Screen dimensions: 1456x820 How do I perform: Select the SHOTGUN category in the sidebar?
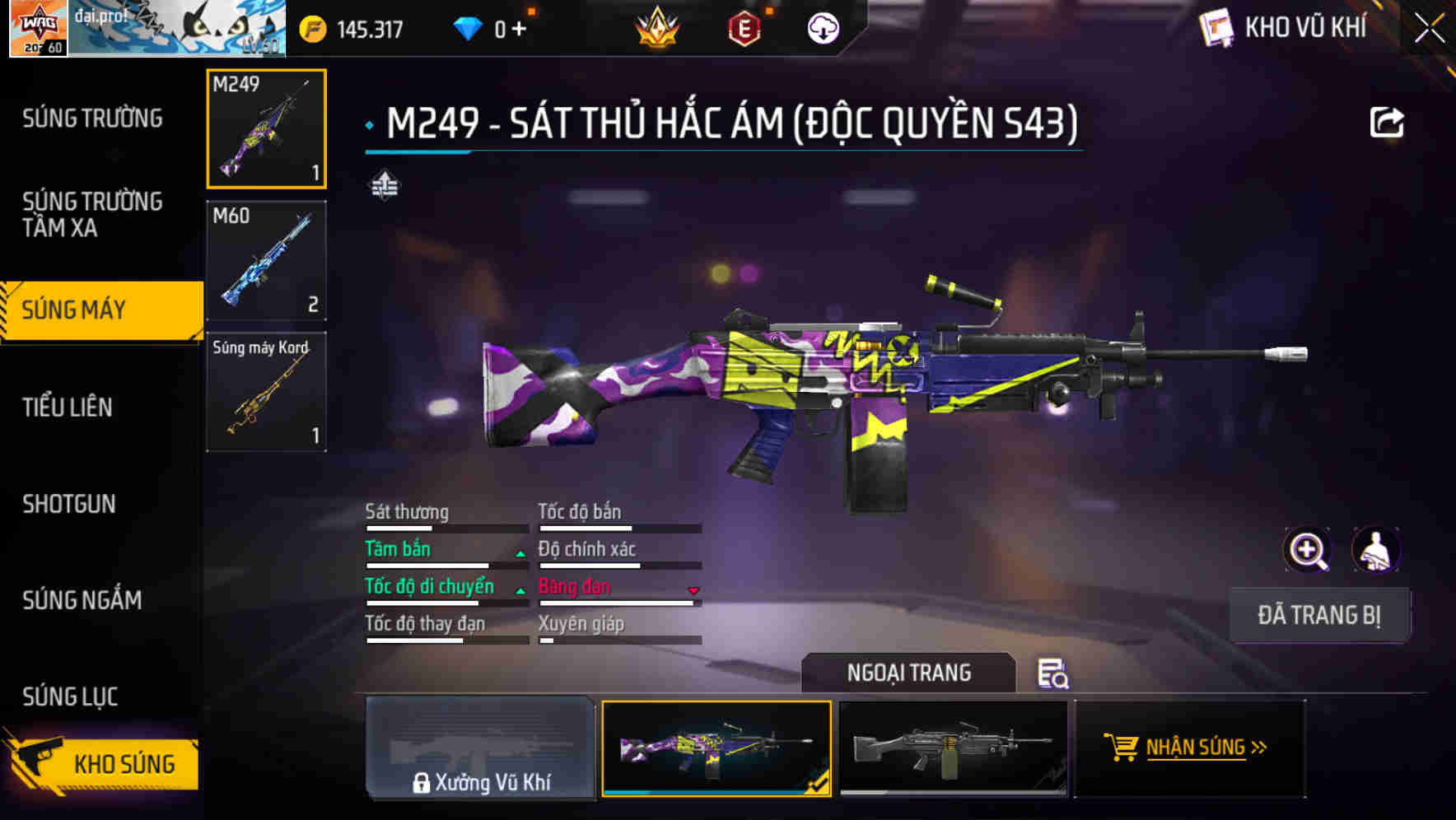pos(70,504)
